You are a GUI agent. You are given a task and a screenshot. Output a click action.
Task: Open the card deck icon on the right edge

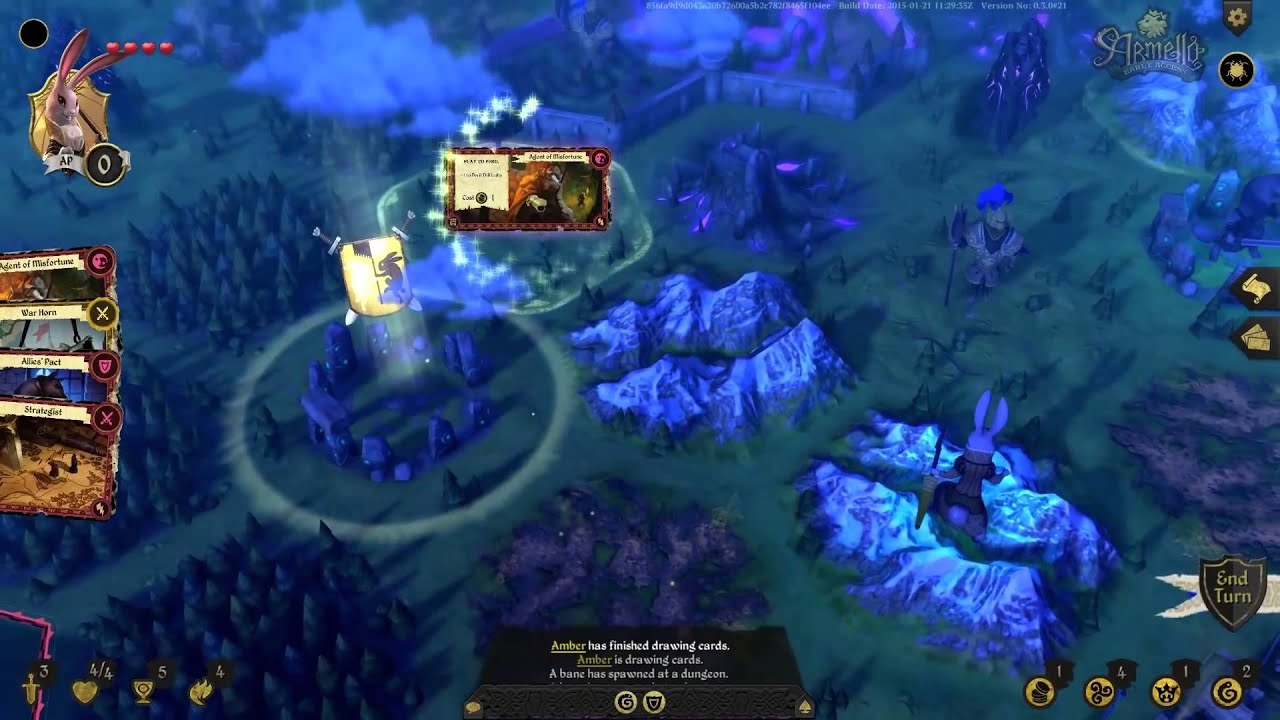[x=1256, y=338]
